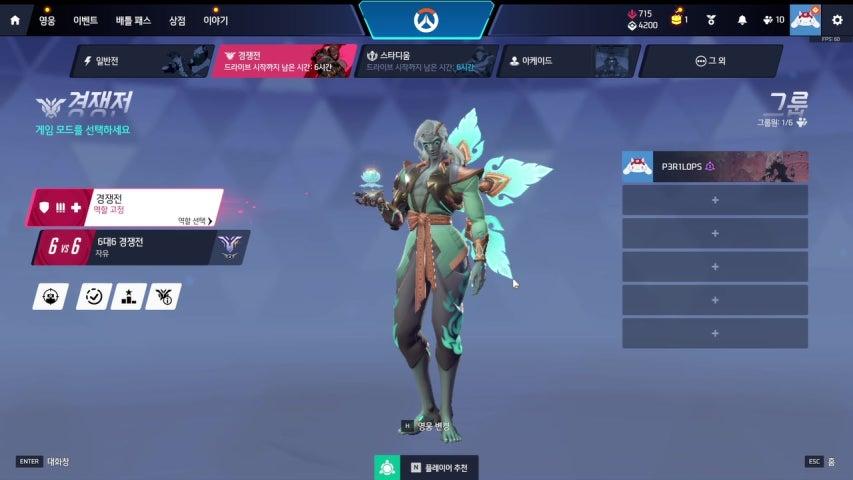Open the competitive rank info icon
This screenshot has width=853, height=480.
[163, 296]
